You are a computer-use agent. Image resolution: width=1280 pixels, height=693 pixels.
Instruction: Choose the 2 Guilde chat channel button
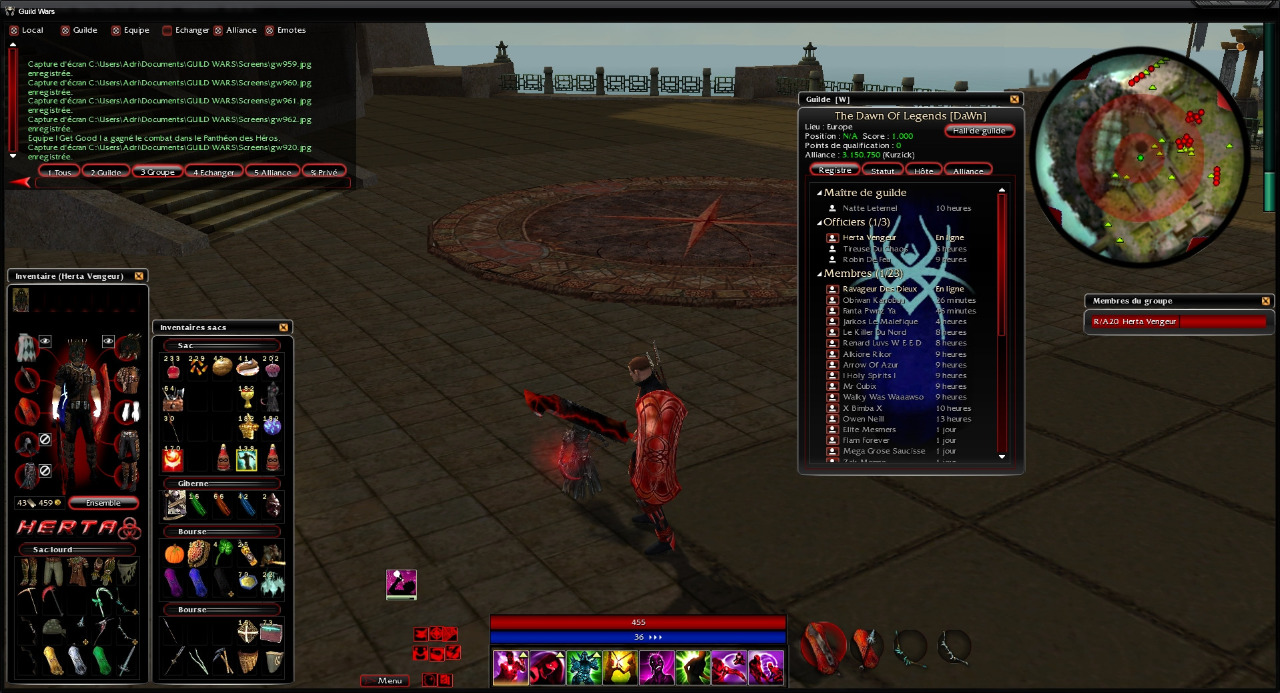106,172
